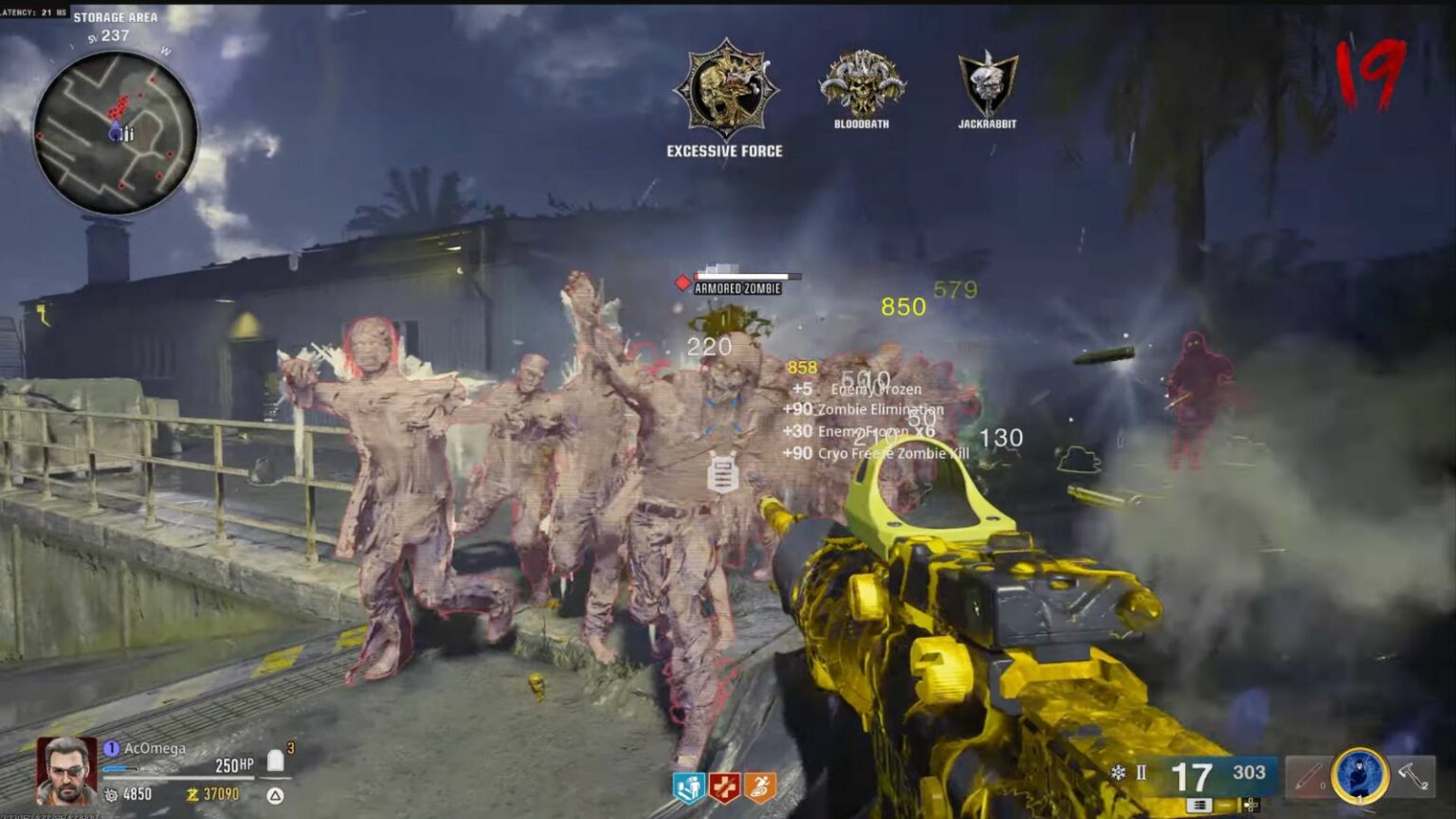Click the gear icon beside 4850 salvage
This screenshot has height=819, width=1456.
point(112,794)
